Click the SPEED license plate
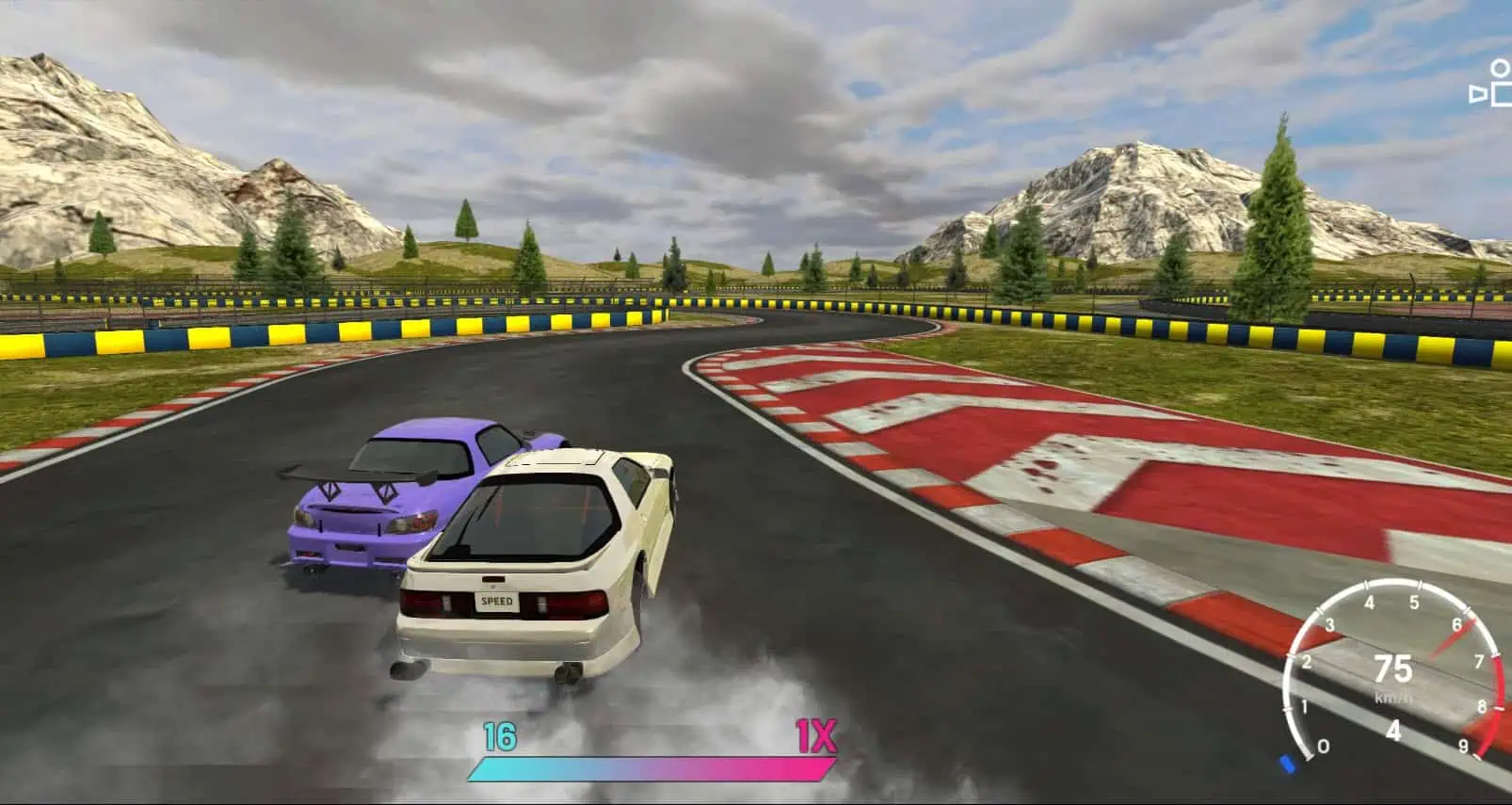The height and width of the screenshot is (805, 1512). pyautogui.click(x=496, y=600)
